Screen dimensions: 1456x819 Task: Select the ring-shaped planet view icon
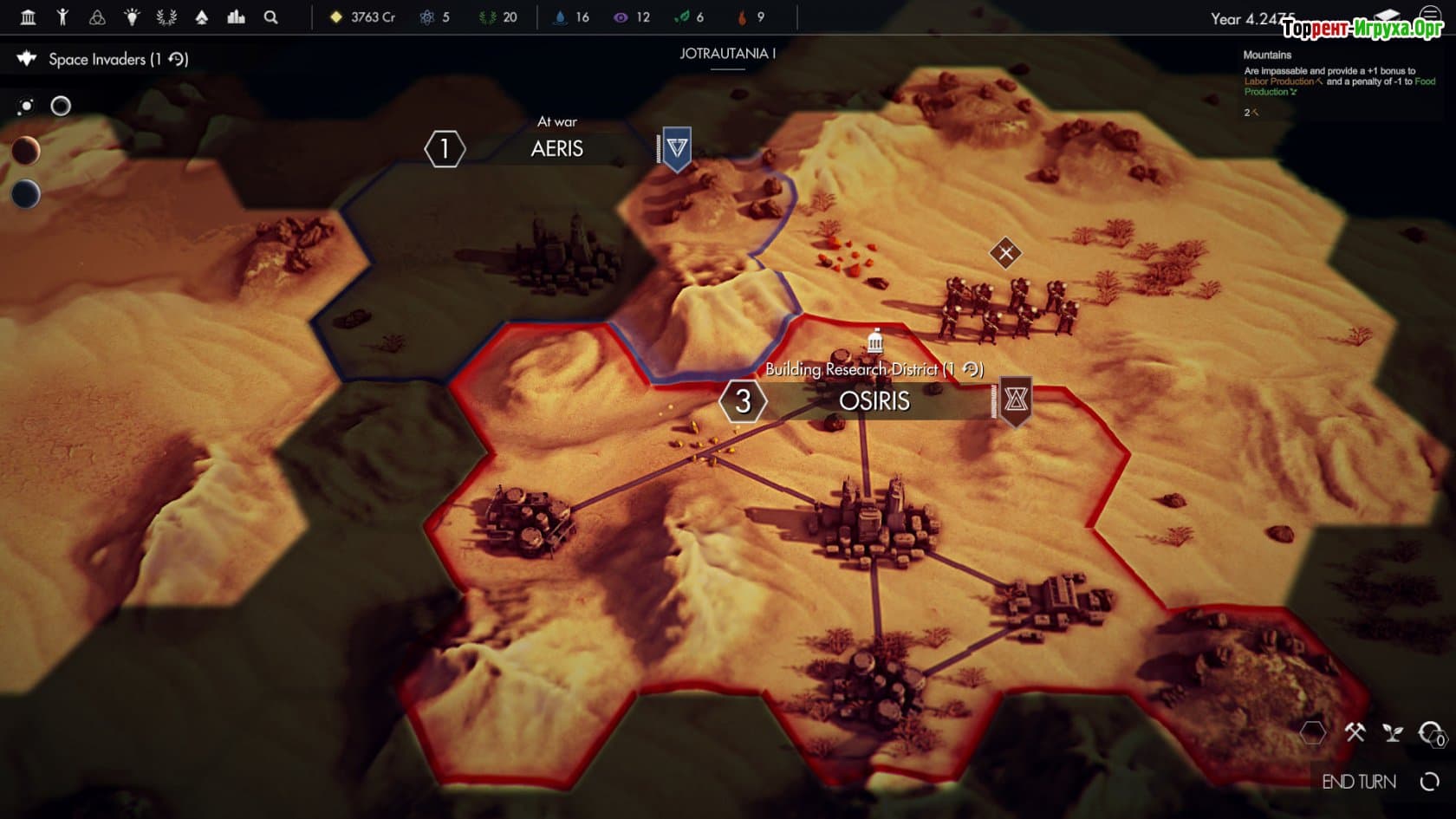61,106
